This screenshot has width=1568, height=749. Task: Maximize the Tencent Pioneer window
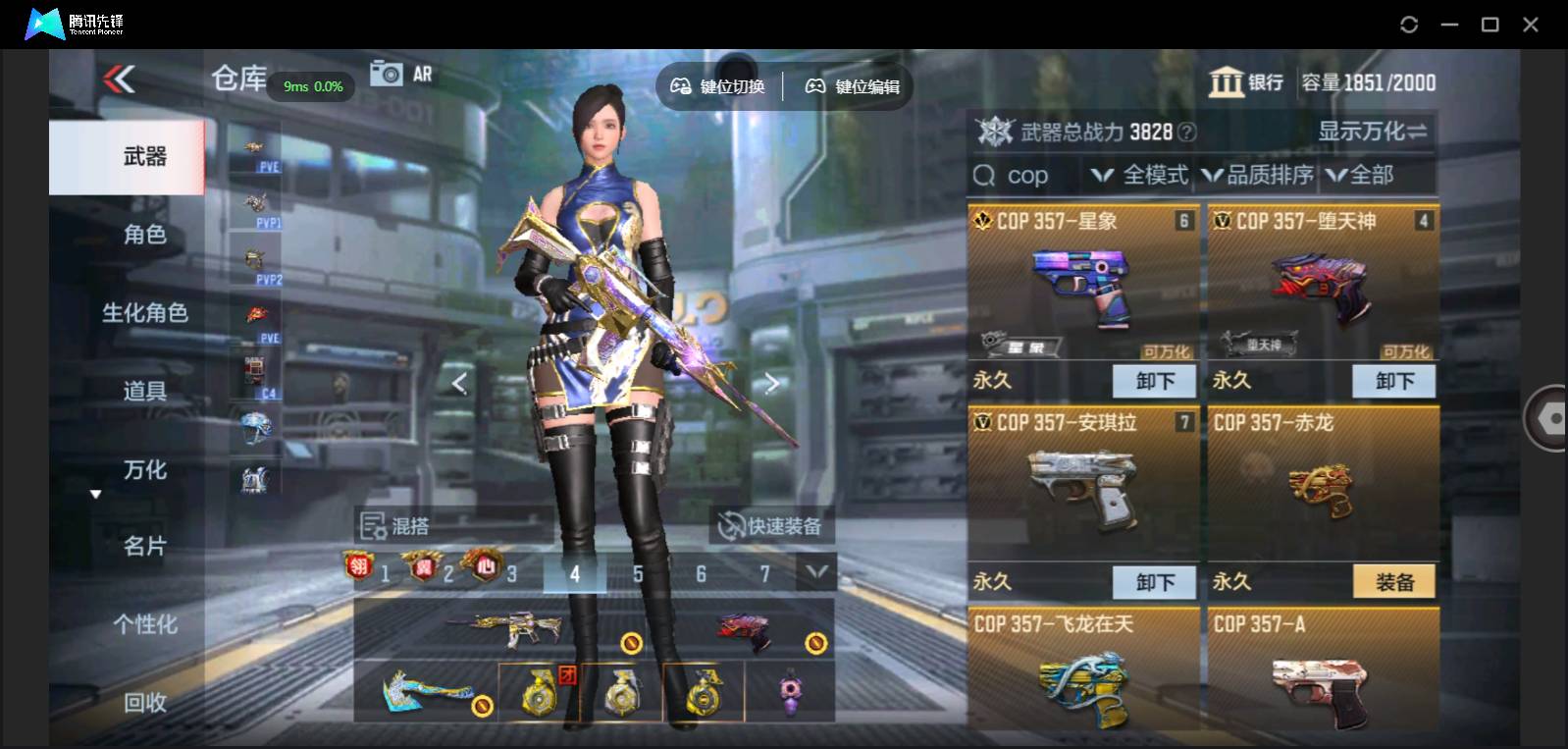1490,25
